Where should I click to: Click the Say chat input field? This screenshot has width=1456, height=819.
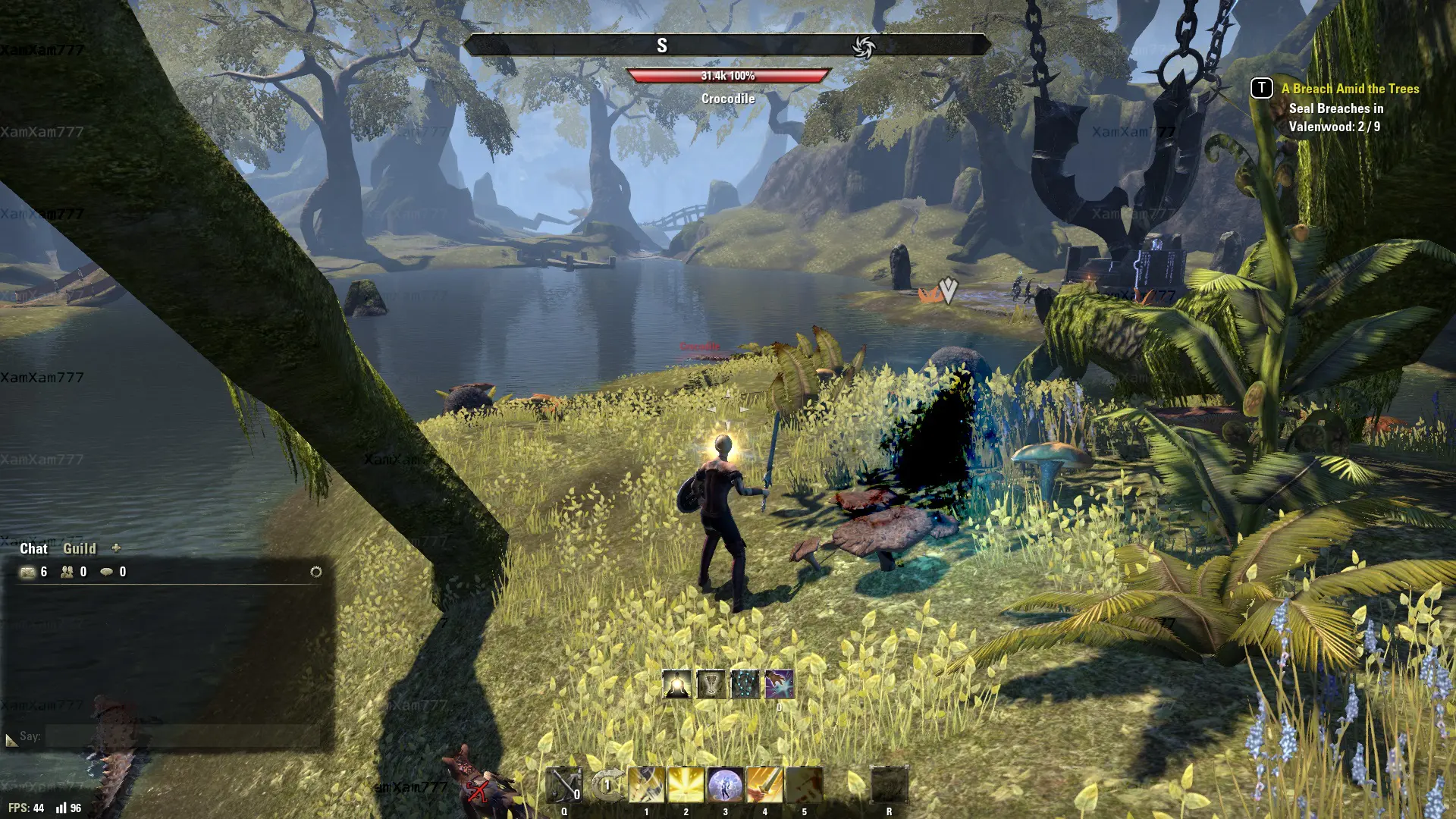(182, 736)
